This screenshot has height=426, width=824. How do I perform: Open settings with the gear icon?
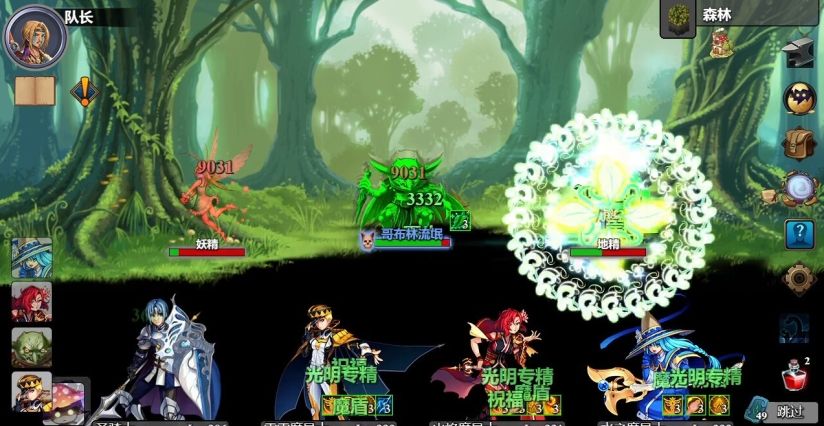799,279
